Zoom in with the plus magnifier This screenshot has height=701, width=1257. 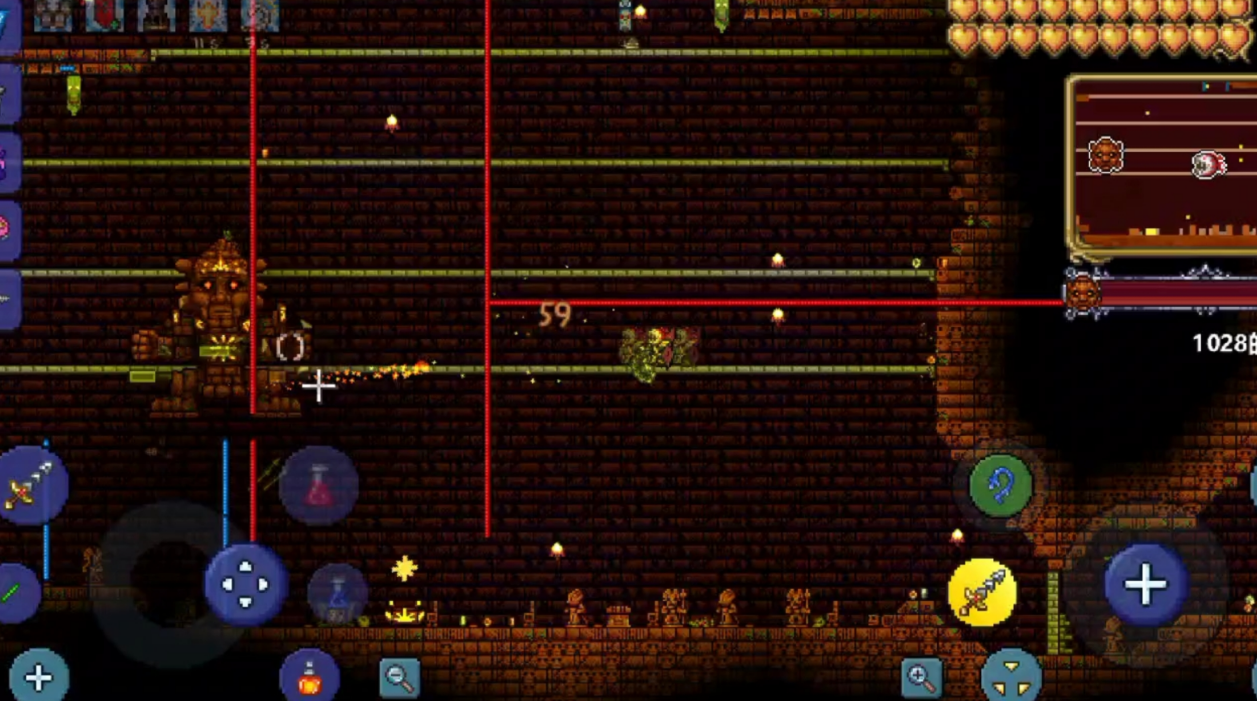pyautogui.click(x=921, y=678)
